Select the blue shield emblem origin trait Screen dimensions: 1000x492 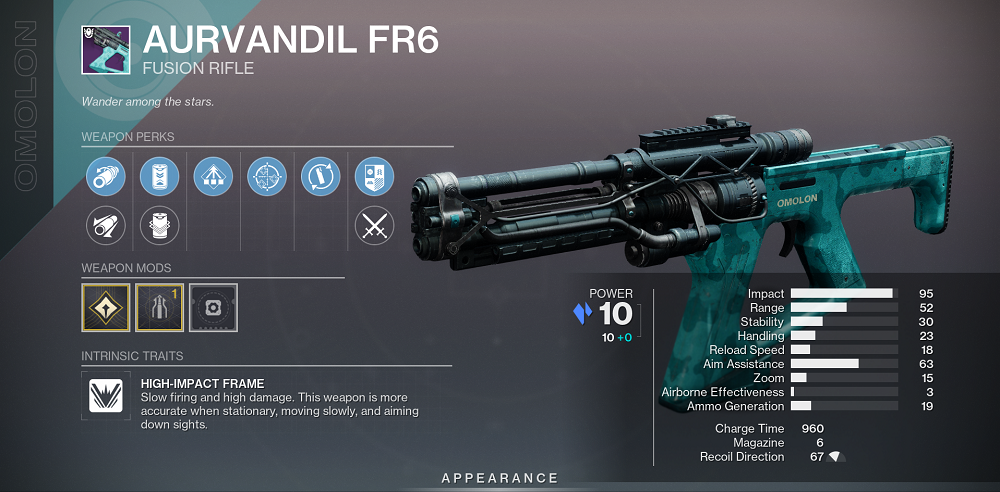[374, 176]
